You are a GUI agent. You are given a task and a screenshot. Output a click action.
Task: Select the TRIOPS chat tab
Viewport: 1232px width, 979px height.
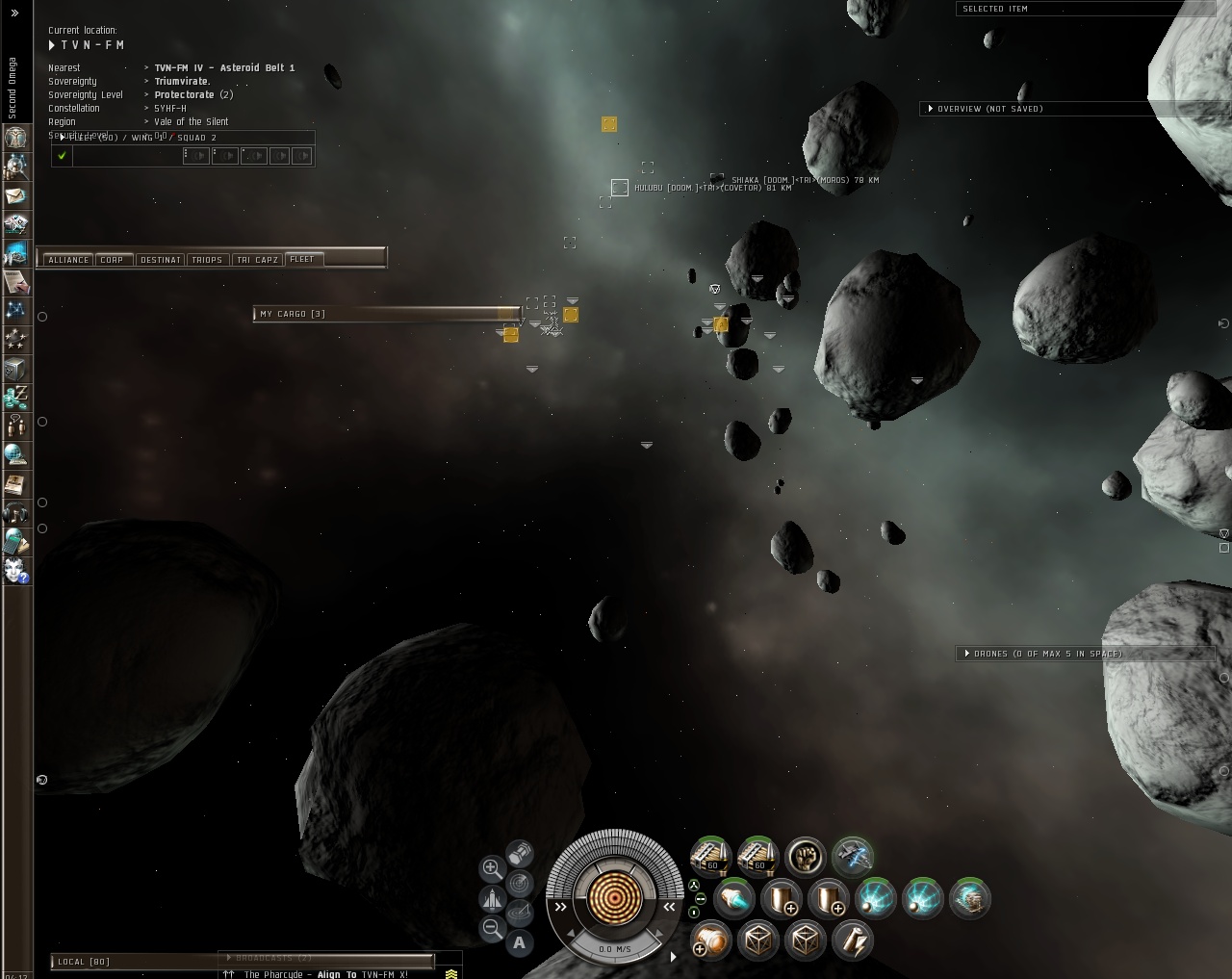click(x=207, y=260)
